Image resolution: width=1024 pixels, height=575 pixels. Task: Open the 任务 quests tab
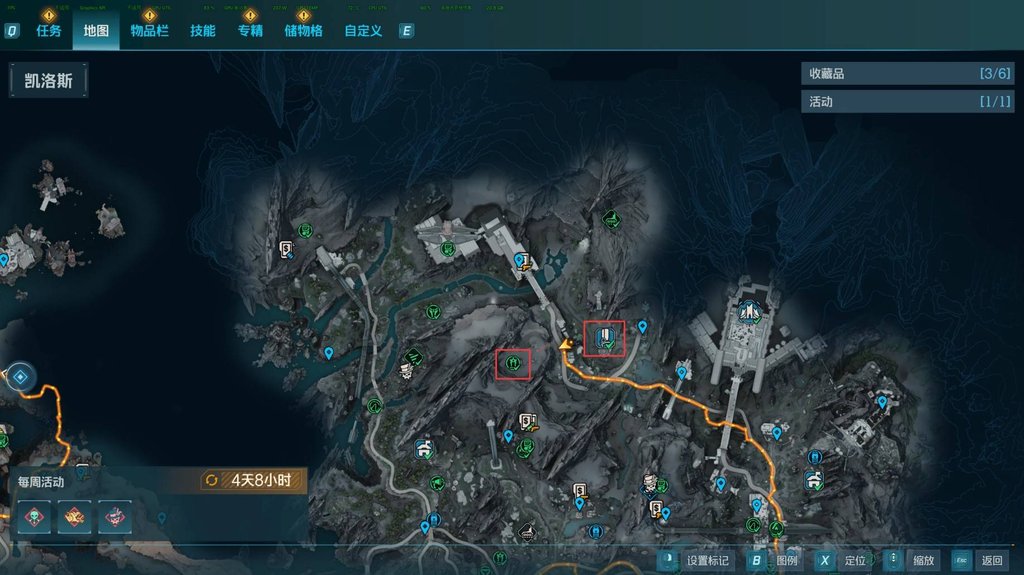point(49,31)
